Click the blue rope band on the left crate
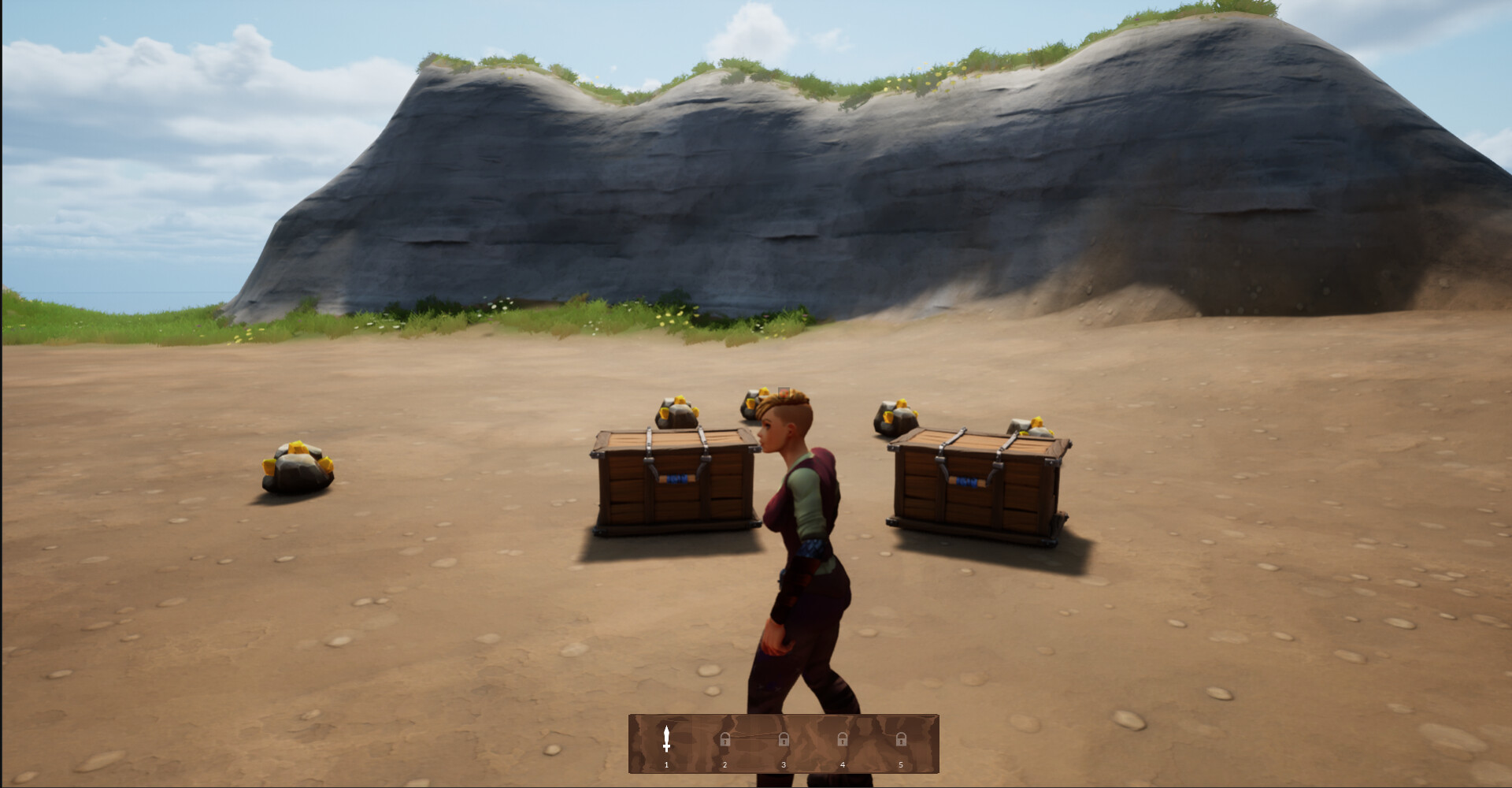The height and width of the screenshot is (788, 1512). point(676,479)
